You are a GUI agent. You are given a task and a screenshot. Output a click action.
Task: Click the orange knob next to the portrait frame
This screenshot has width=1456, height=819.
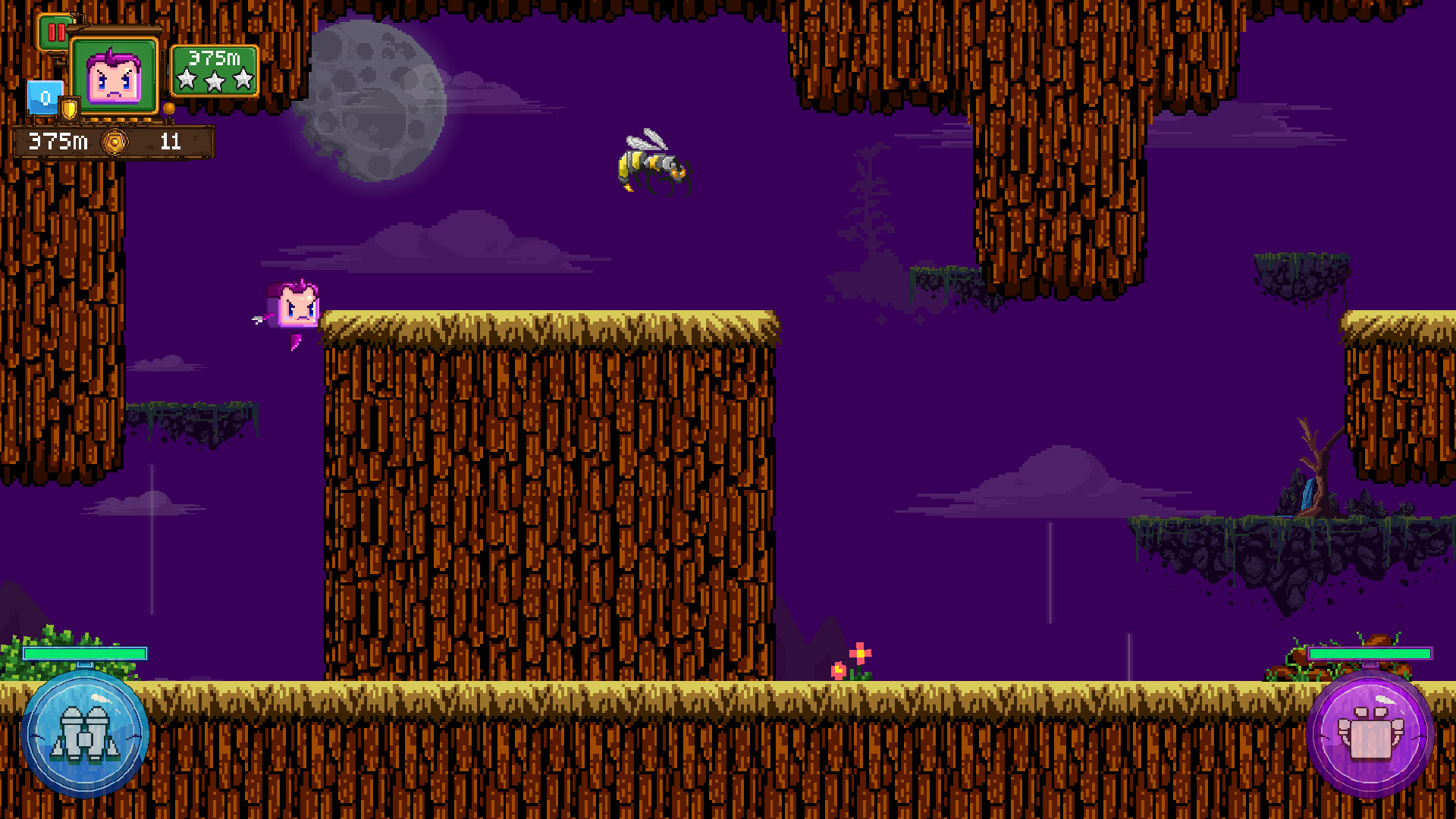(x=168, y=109)
